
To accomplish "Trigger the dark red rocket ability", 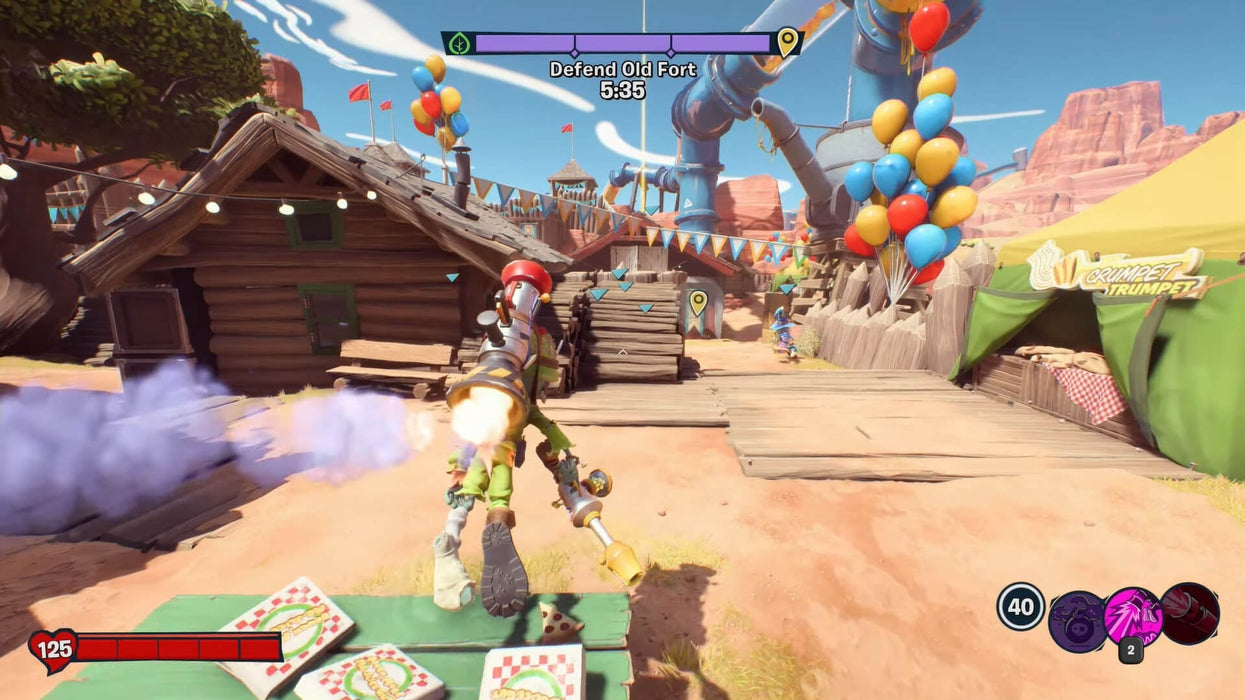I will (x=1189, y=612).
